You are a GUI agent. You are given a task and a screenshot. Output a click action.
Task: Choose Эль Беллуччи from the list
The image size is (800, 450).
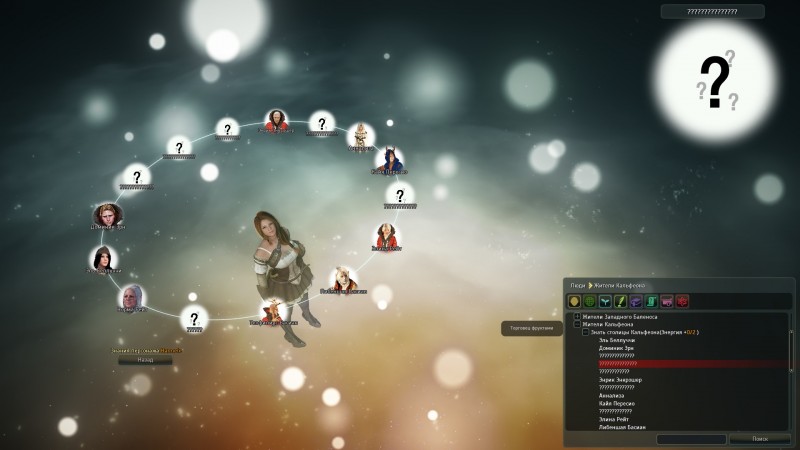tap(617, 340)
